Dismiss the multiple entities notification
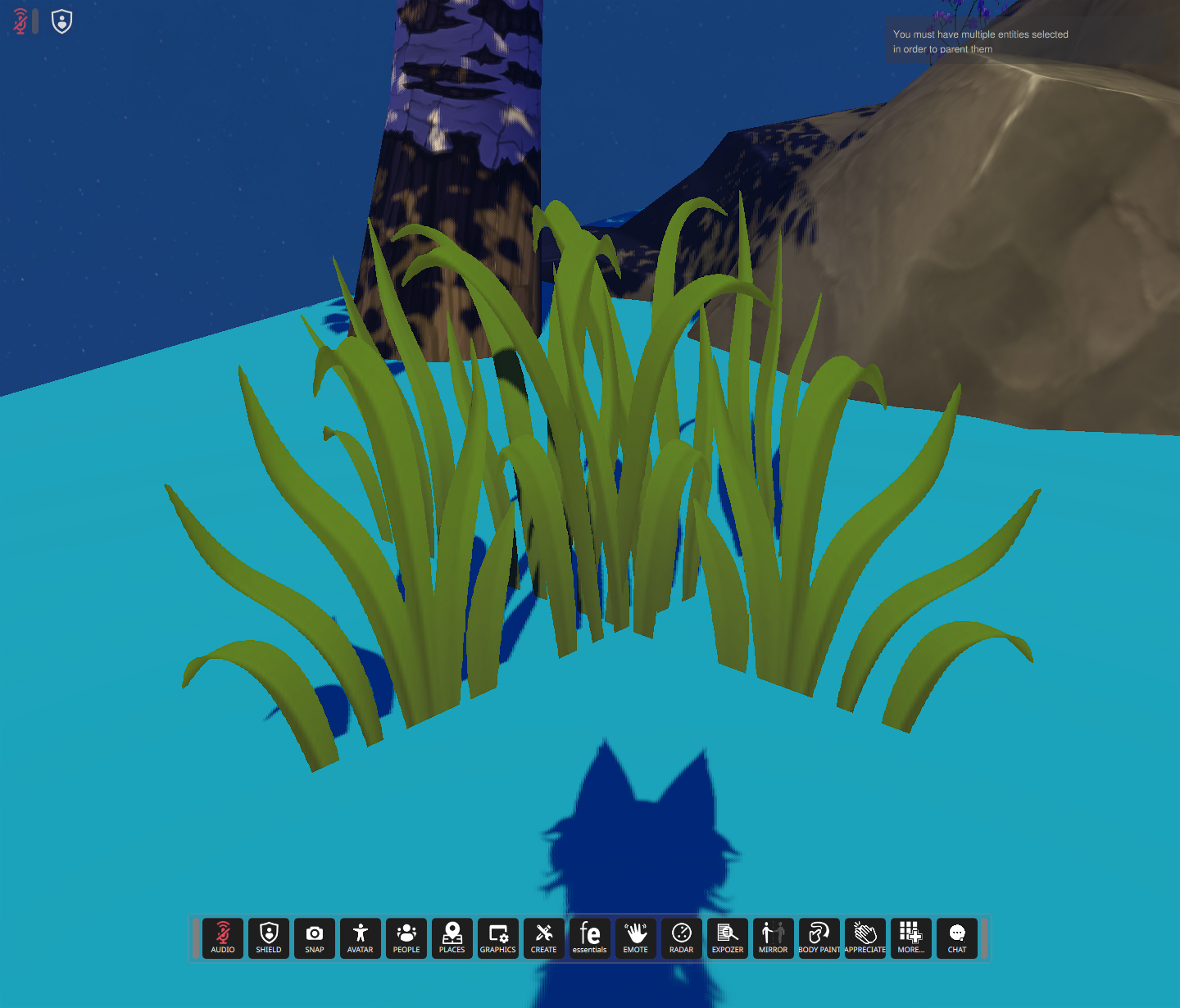Image resolution: width=1180 pixels, height=1008 pixels. 980,42
